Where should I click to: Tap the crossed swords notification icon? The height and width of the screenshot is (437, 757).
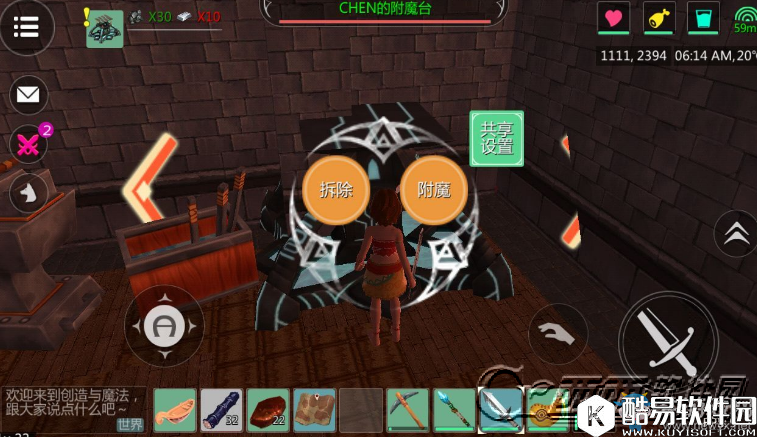(28, 145)
